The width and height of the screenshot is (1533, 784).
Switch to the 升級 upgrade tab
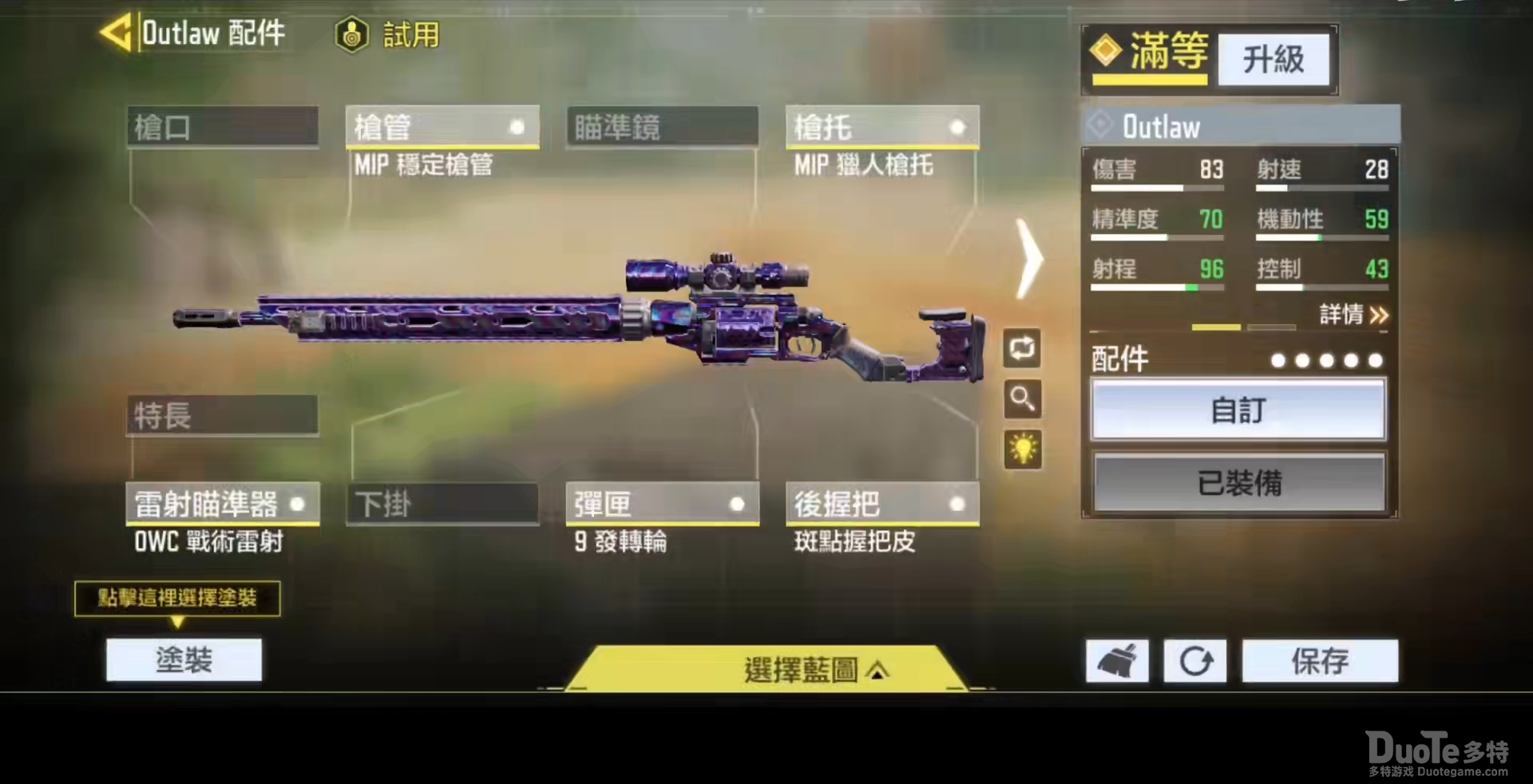(x=1273, y=60)
